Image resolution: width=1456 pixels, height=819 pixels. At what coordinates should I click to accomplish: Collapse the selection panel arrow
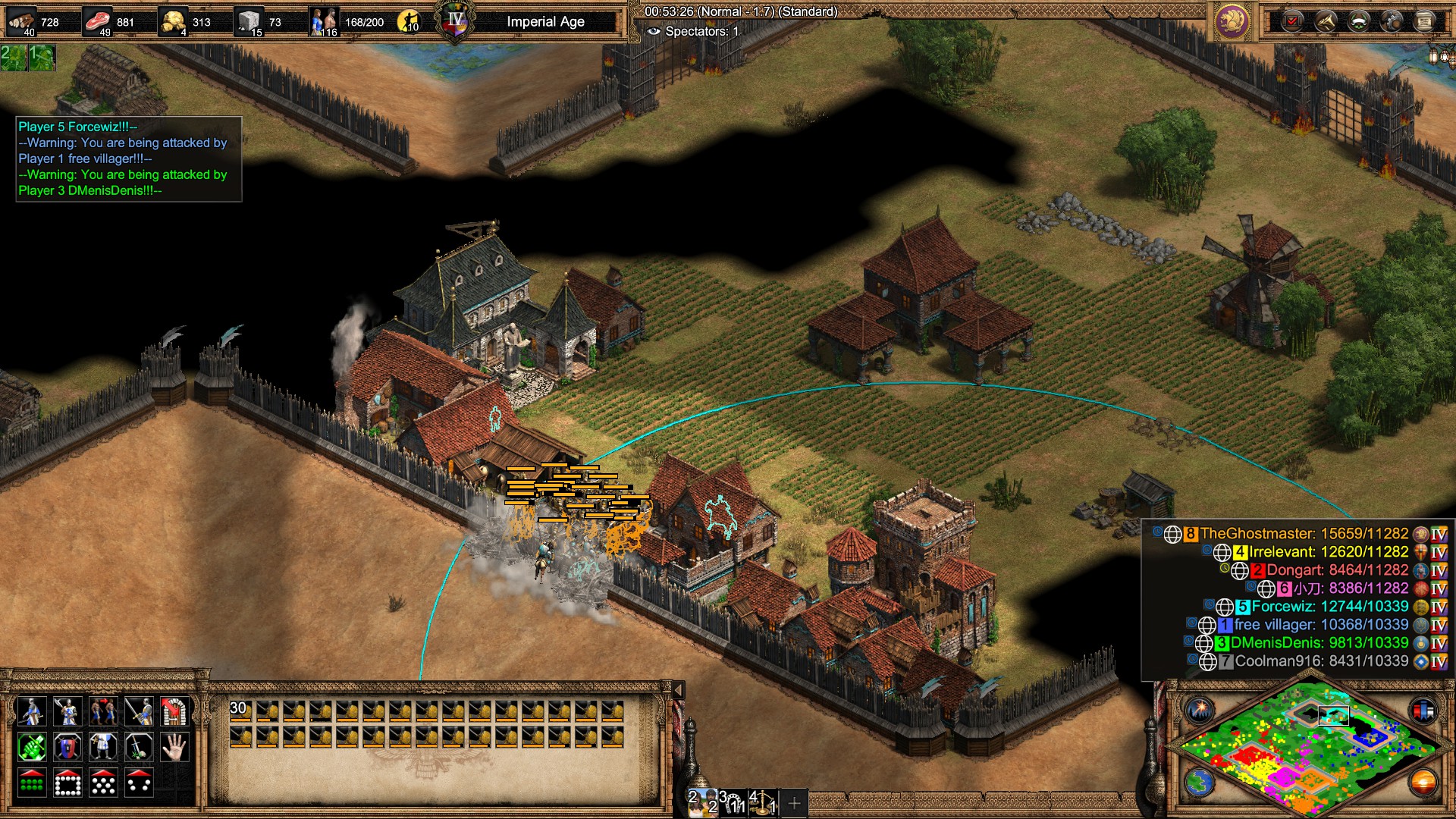pyautogui.click(x=679, y=690)
